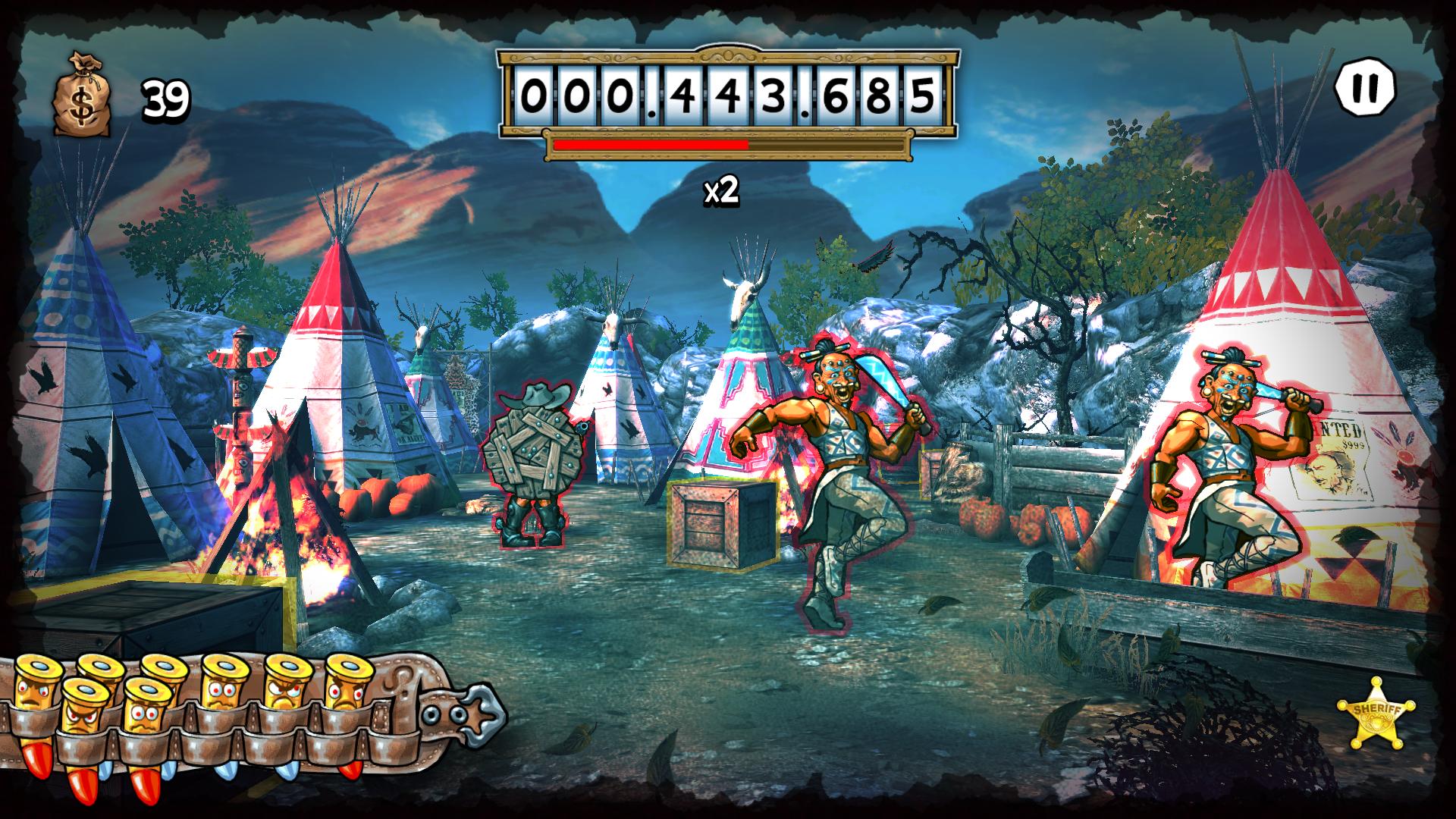
Task: Click the dollar sign on the money bag
Action: [x=83, y=102]
